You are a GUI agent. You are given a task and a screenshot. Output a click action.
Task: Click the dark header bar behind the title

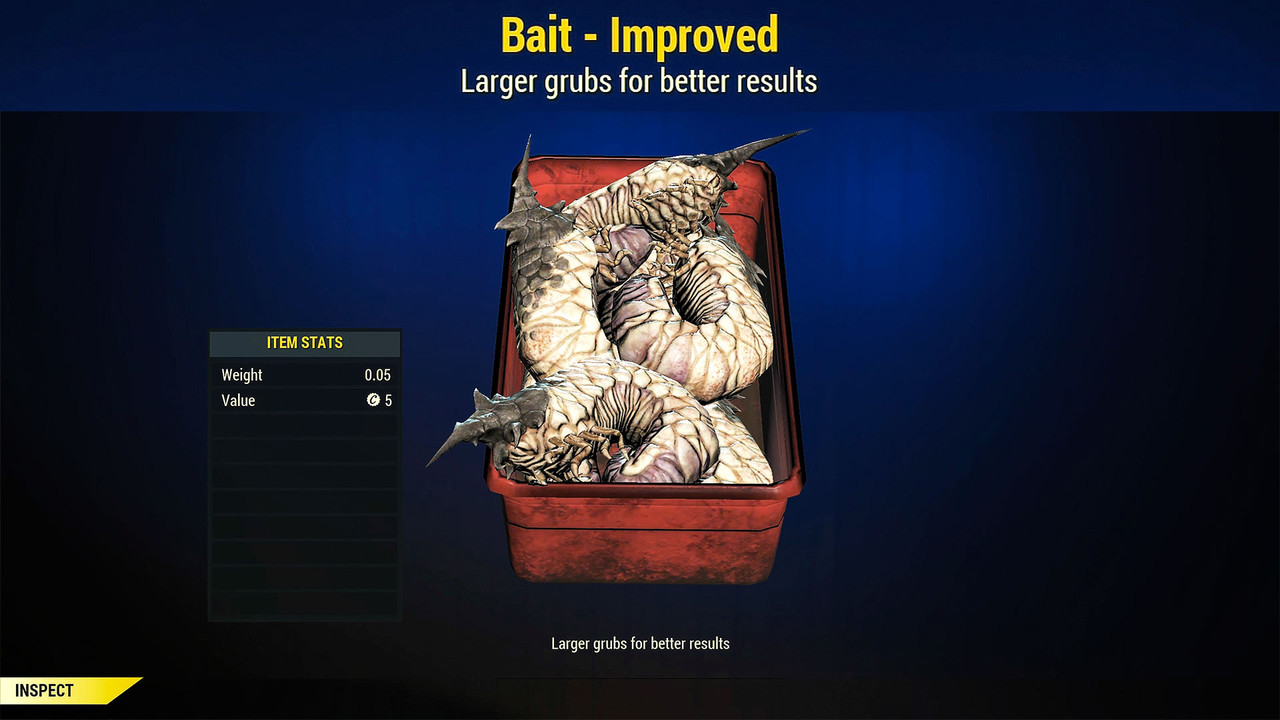200,55
